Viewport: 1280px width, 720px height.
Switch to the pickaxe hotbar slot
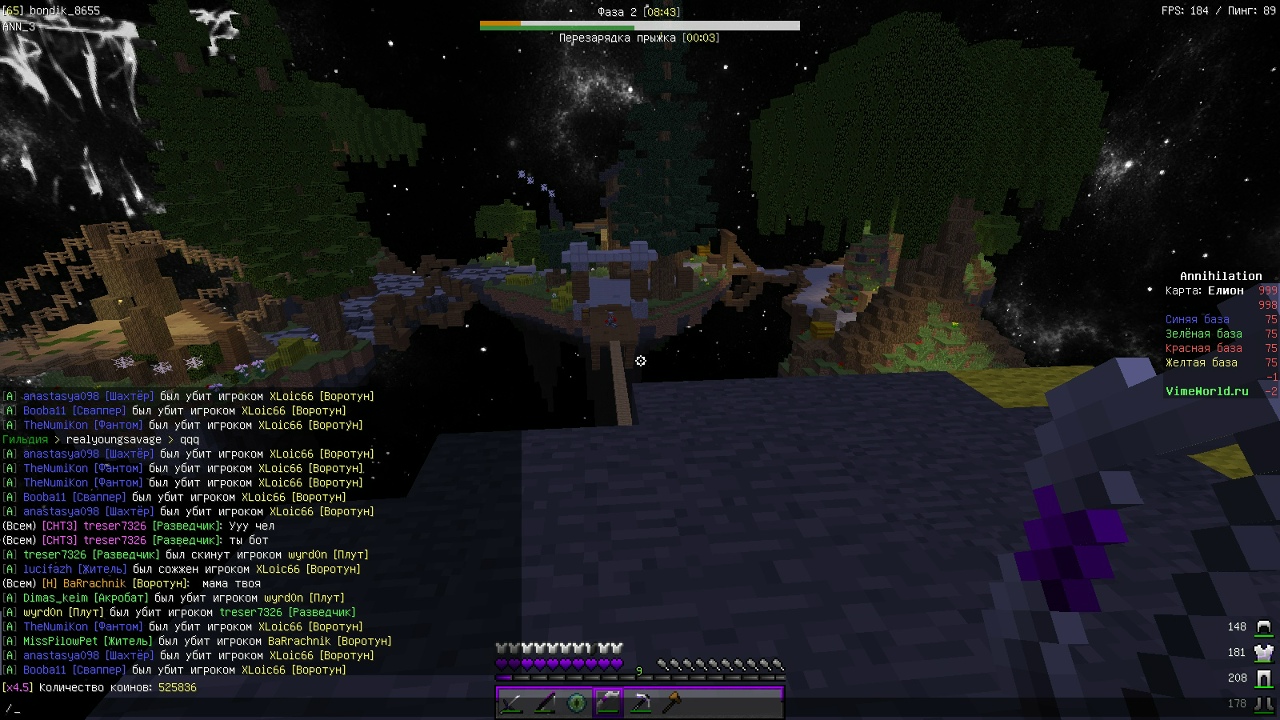pos(641,703)
